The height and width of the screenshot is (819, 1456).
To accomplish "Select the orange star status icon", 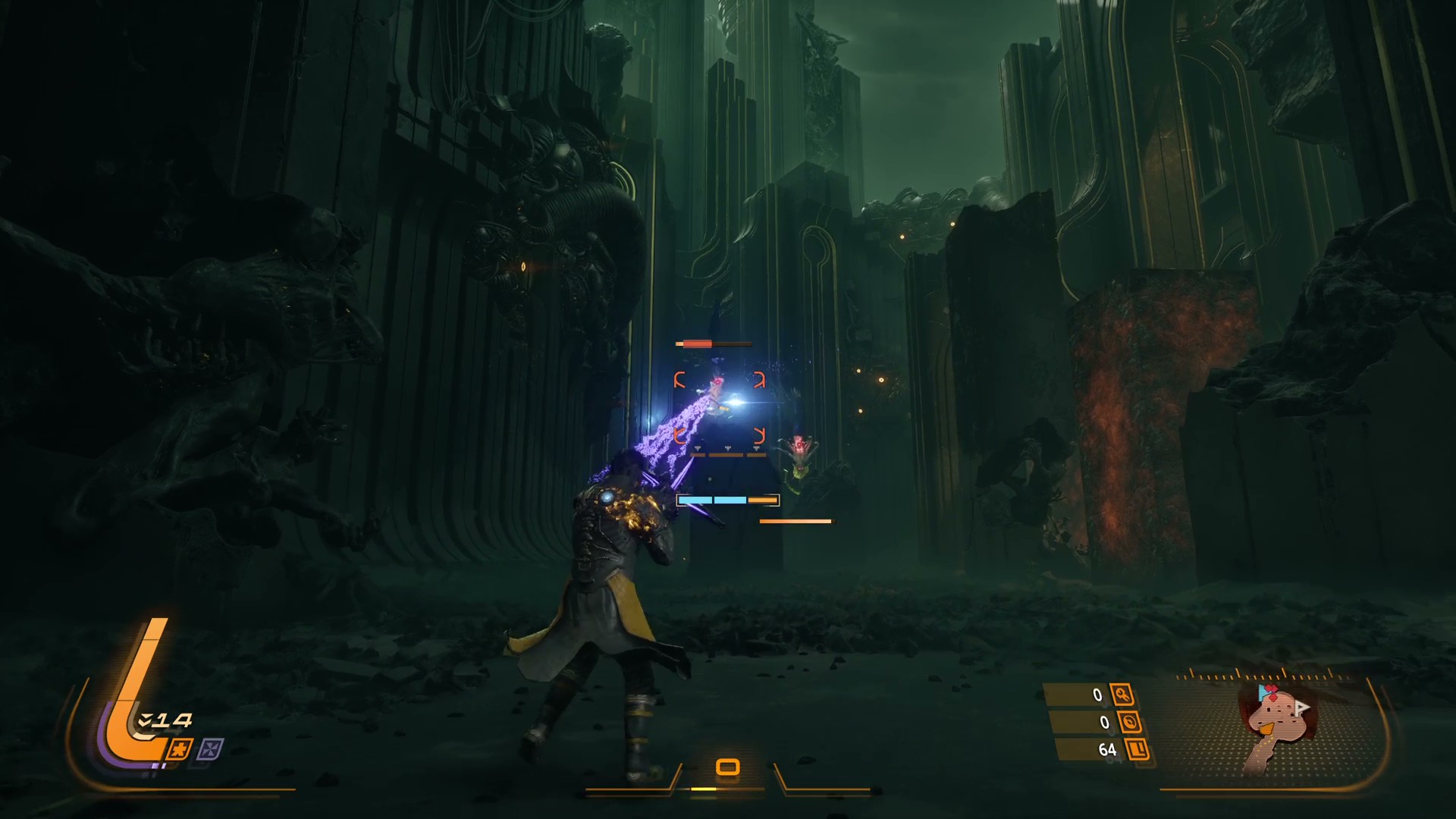I will 180,749.
